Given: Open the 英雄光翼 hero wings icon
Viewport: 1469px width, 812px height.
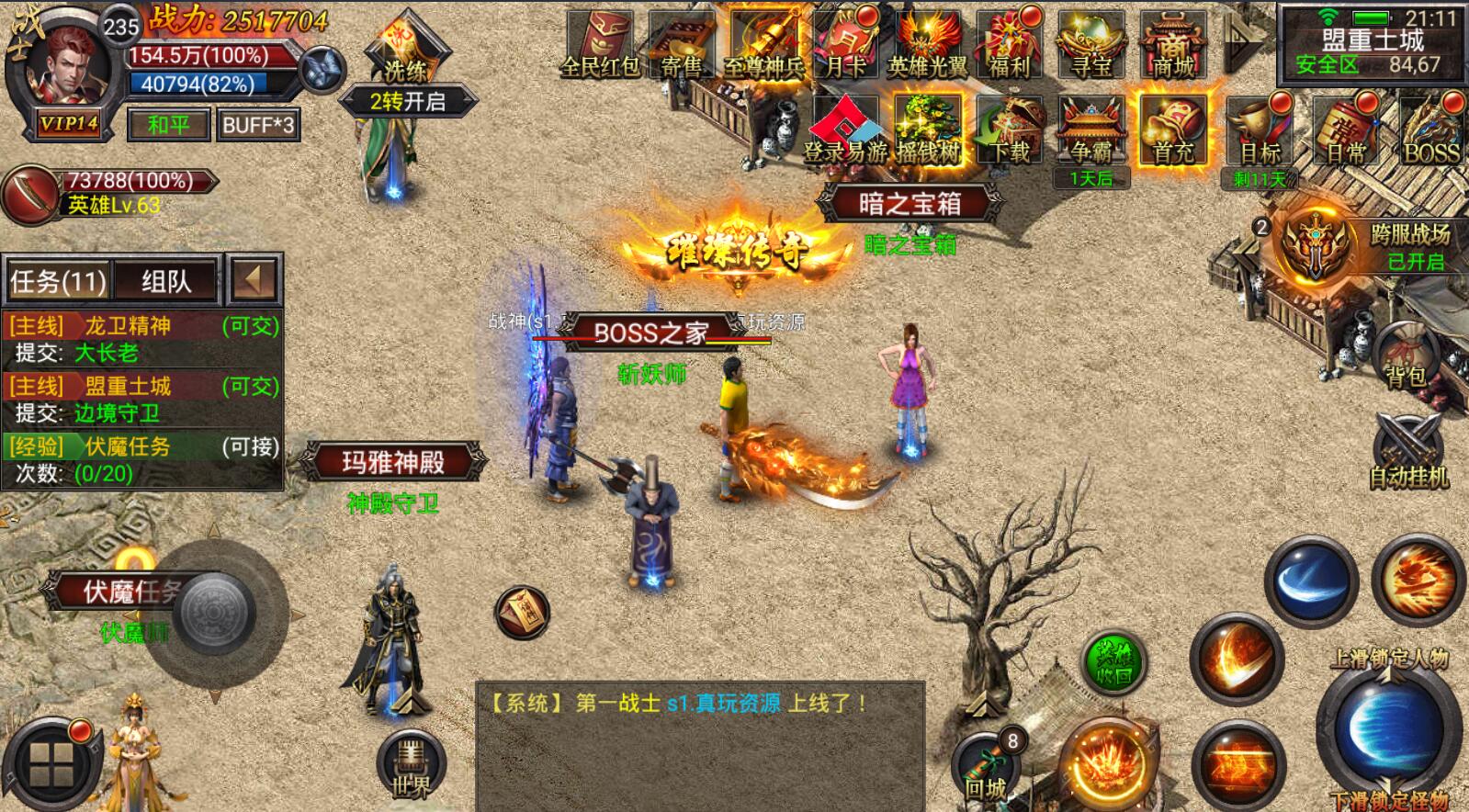Looking at the screenshot, I should [x=926, y=41].
